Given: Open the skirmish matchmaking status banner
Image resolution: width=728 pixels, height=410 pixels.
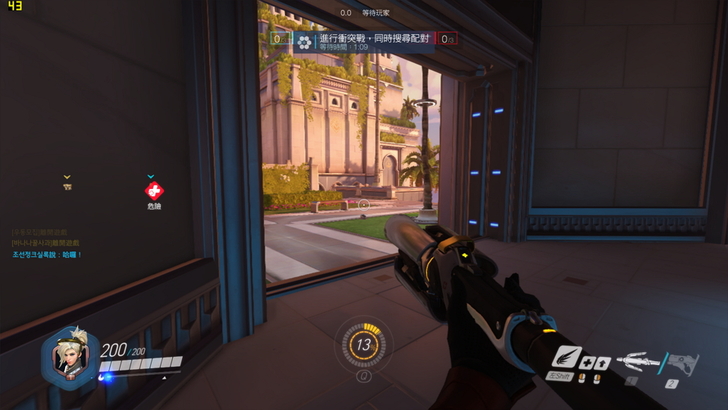Looking at the screenshot, I should click(x=364, y=42).
